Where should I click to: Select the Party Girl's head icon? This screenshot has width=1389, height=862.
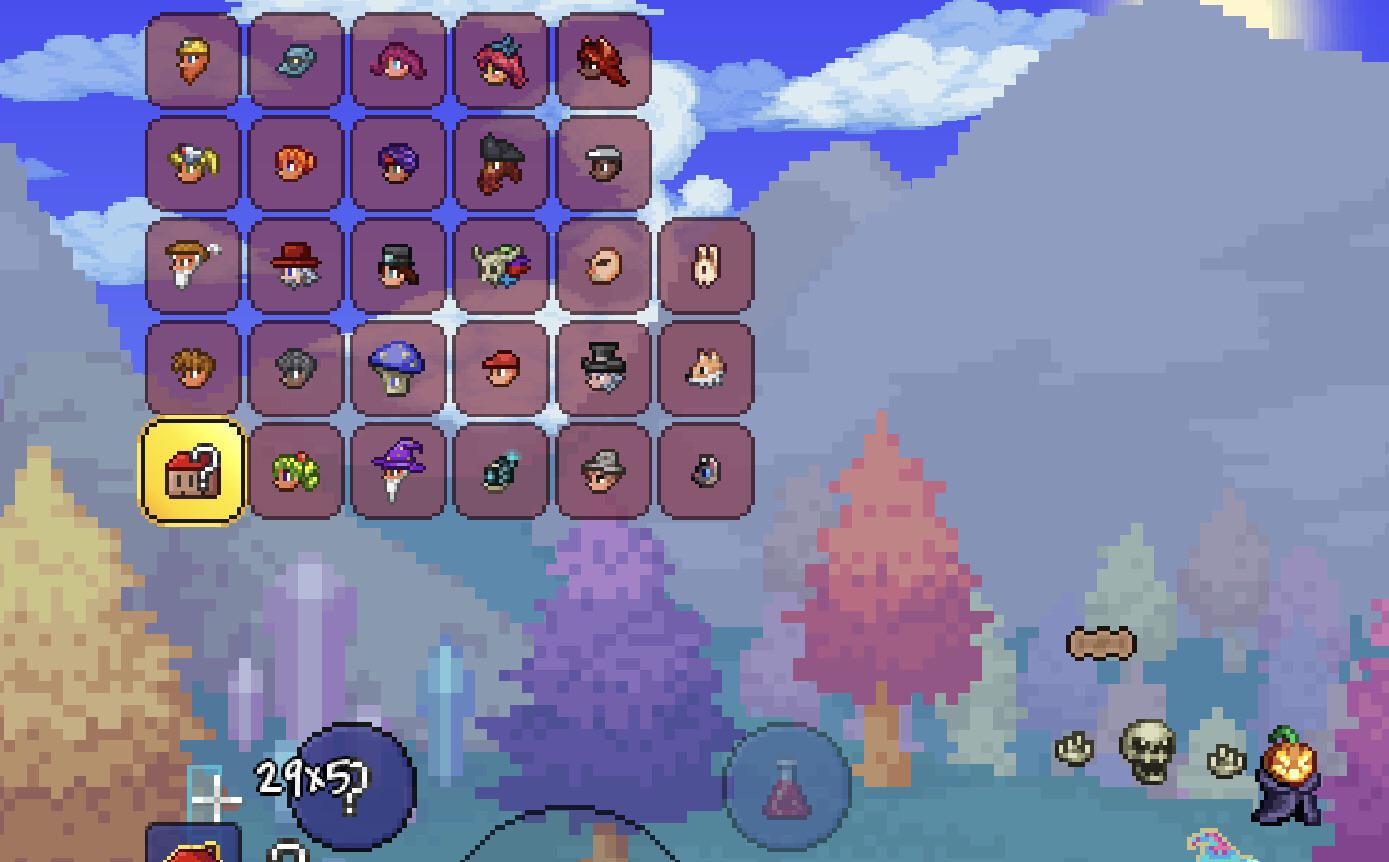point(502,62)
